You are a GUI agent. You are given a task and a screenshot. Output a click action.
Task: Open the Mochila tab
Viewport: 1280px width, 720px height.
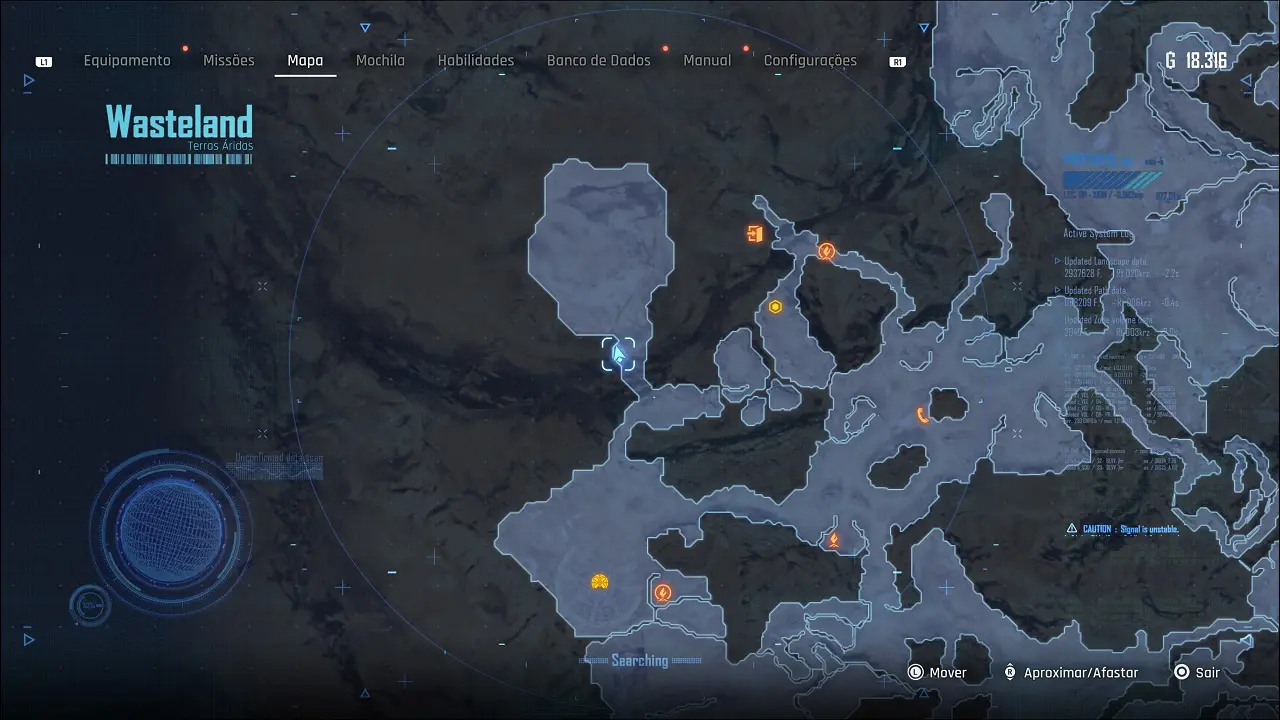pos(381,61)
